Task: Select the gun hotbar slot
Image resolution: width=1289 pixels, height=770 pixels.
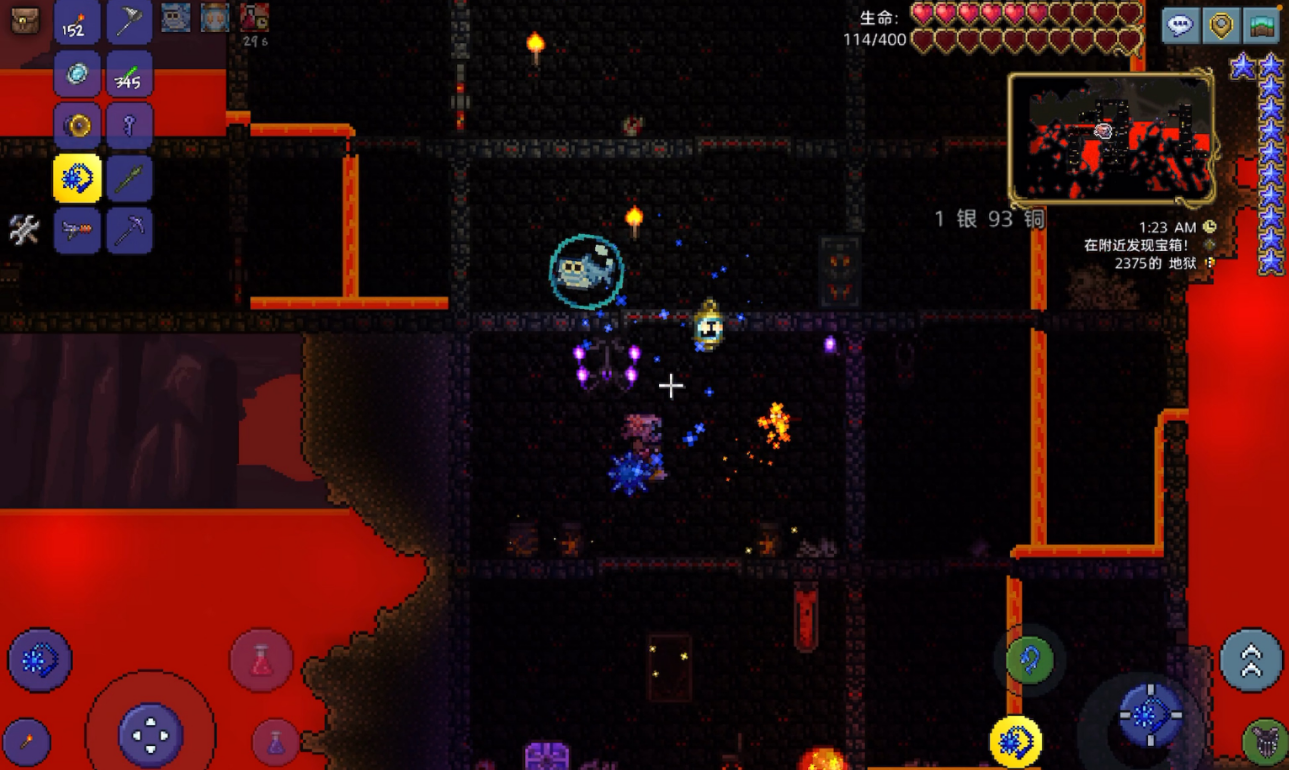Action: (x=77, y=231)
